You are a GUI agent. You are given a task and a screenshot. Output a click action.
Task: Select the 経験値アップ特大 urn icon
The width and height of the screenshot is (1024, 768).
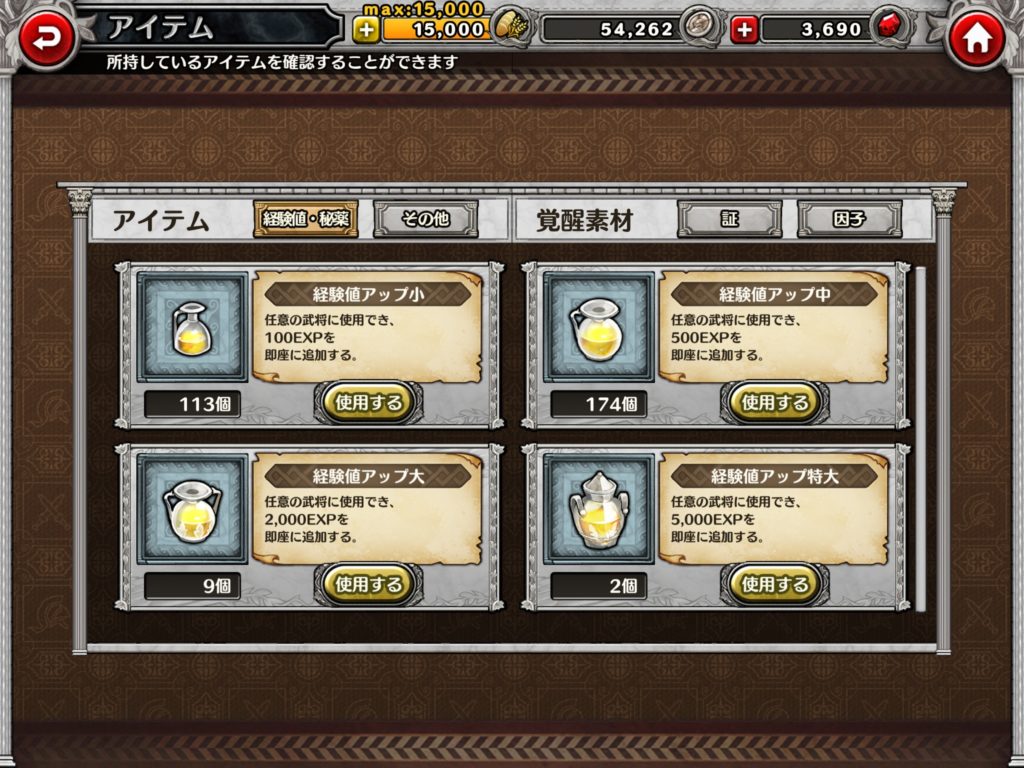point(598,509)
